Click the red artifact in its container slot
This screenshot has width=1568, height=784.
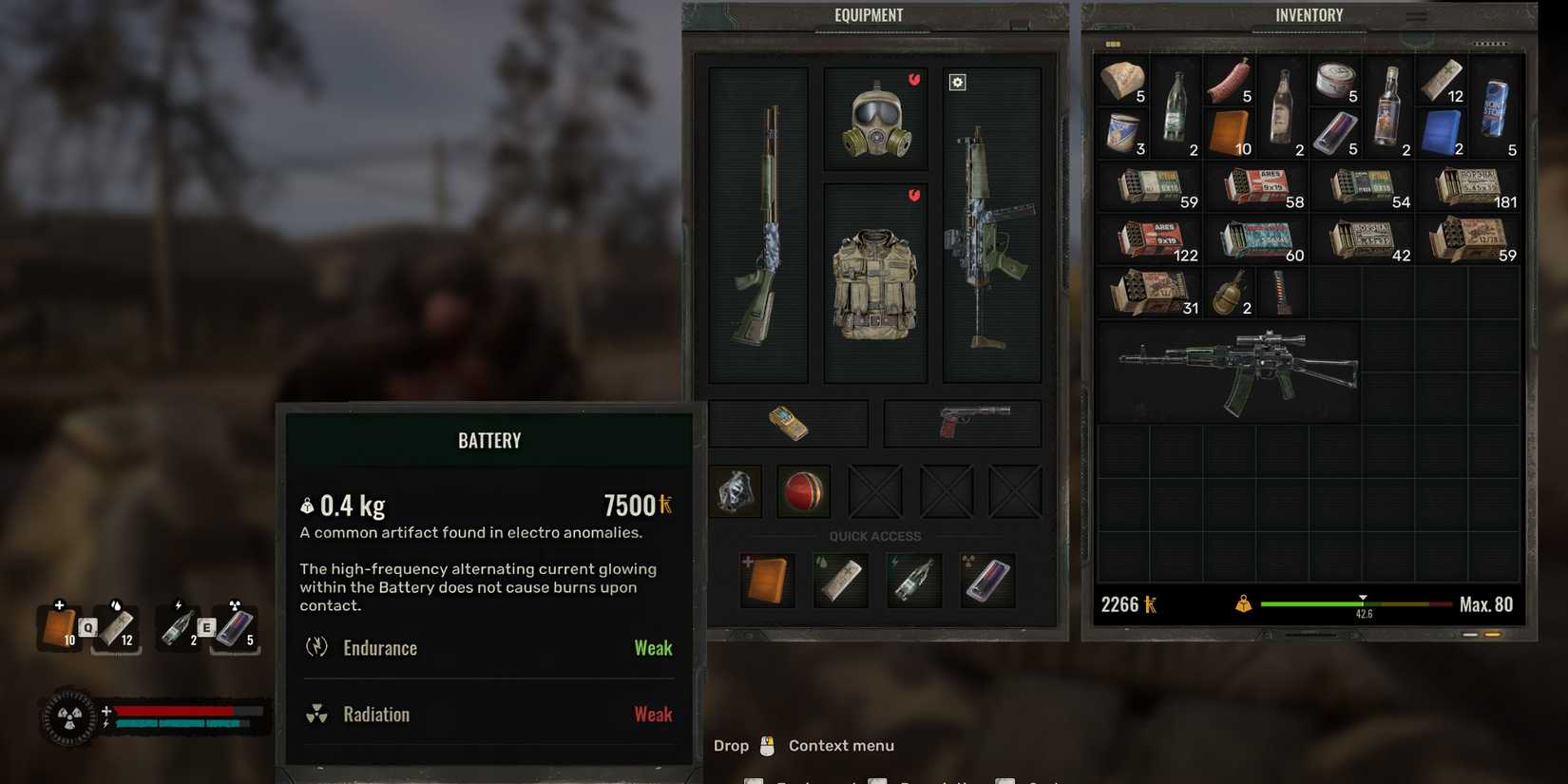(803, 490)
